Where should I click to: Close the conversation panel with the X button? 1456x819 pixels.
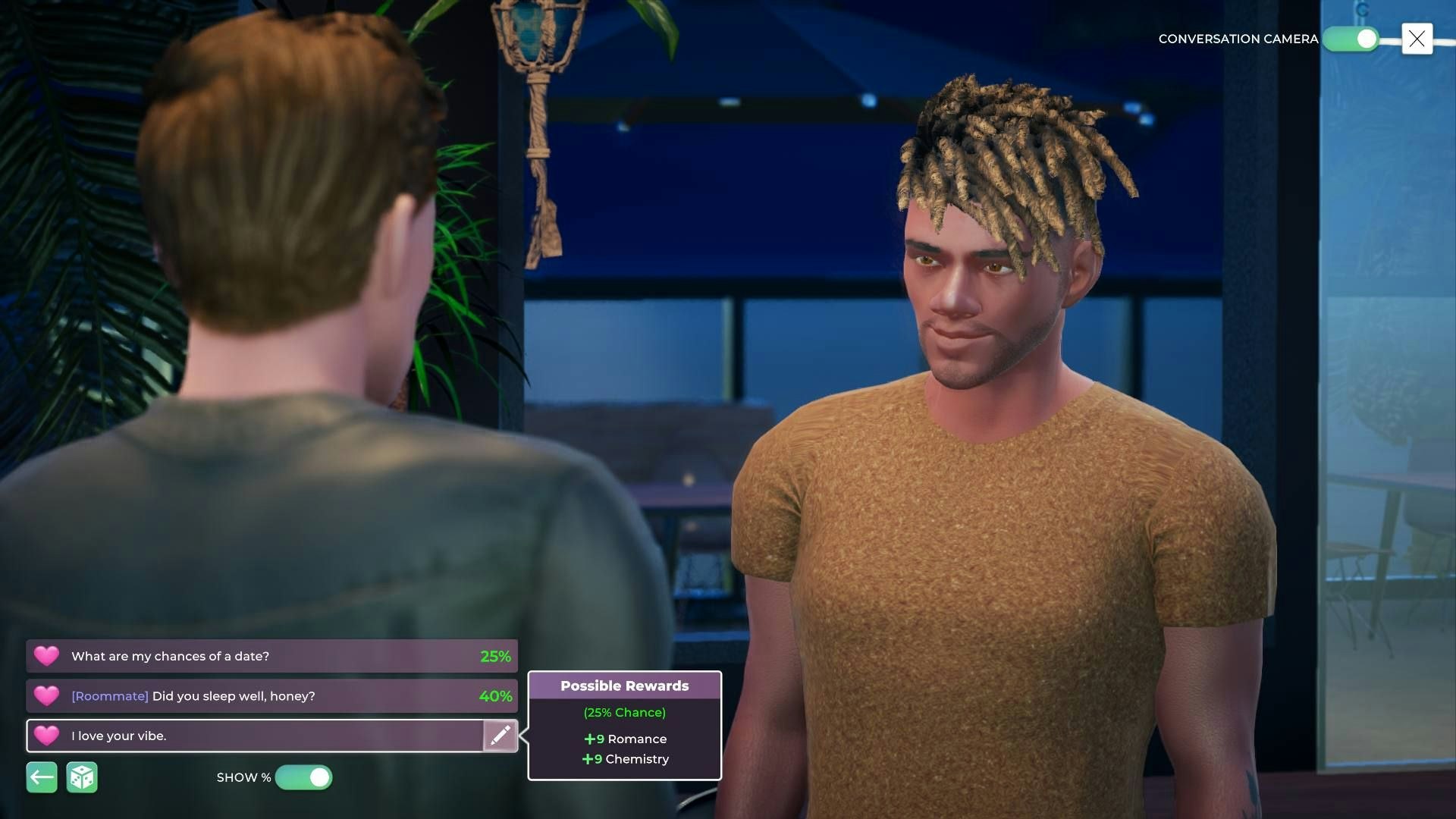pyautogui.click(x=1417, y=39)
